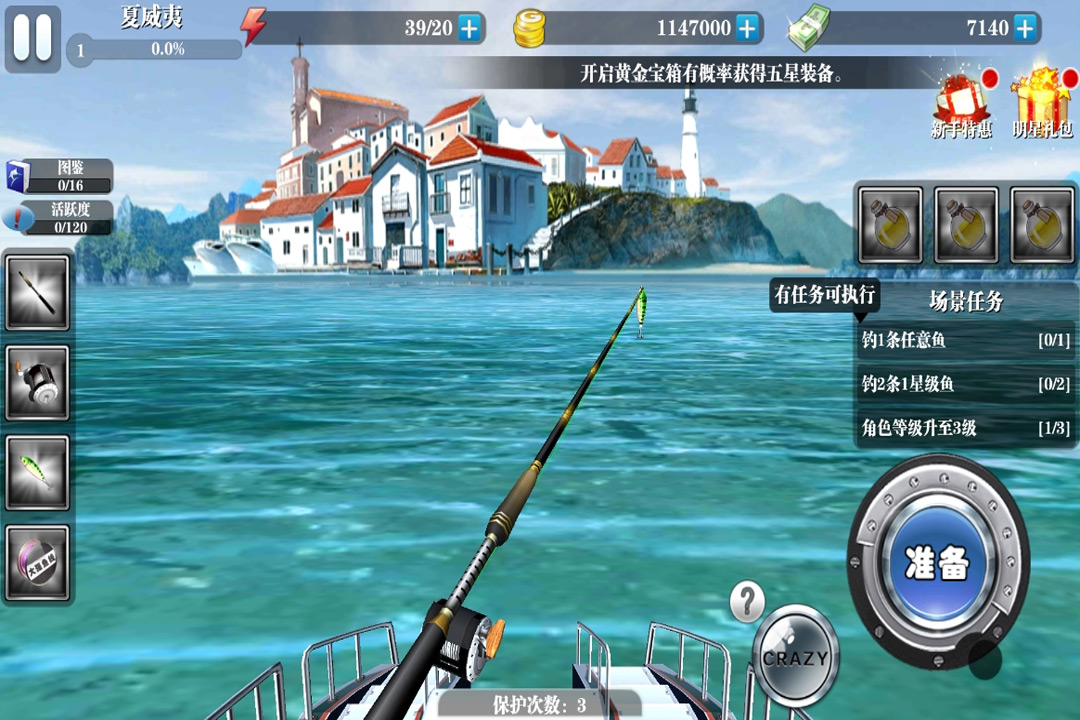The height and width of the screenshot is (720, 1080).
Task: Open the 活跃度 activity panel
Action: [58, 217]
